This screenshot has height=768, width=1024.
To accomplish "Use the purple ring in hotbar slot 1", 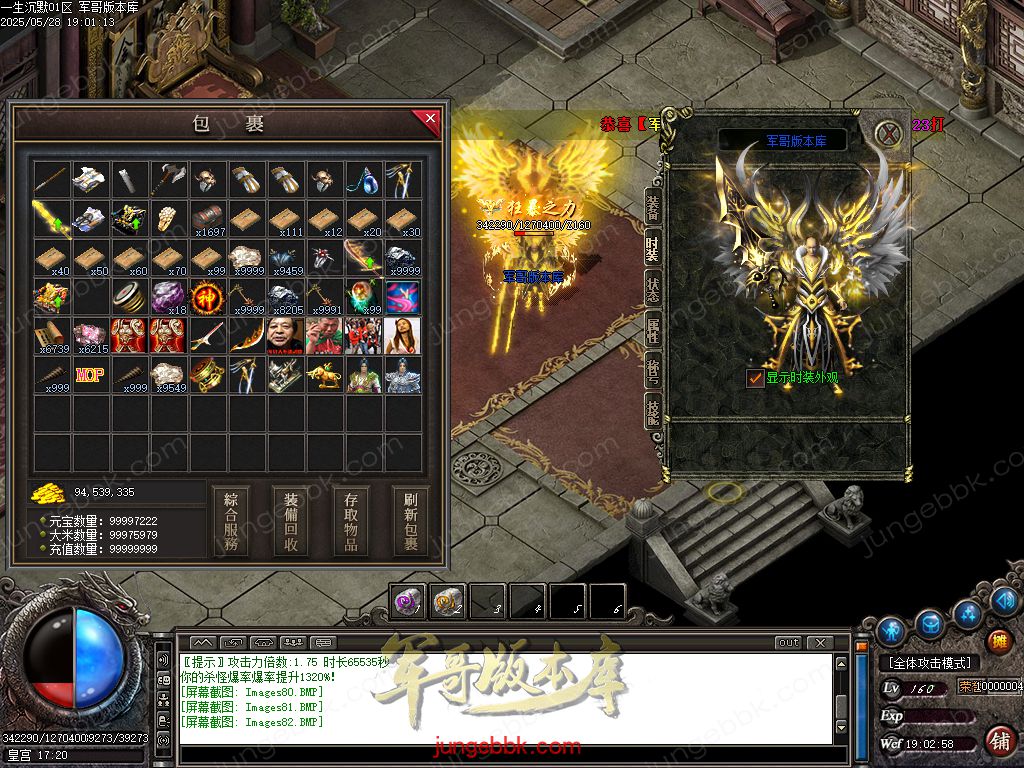I will pyautogui.click(x=408, y=601).
